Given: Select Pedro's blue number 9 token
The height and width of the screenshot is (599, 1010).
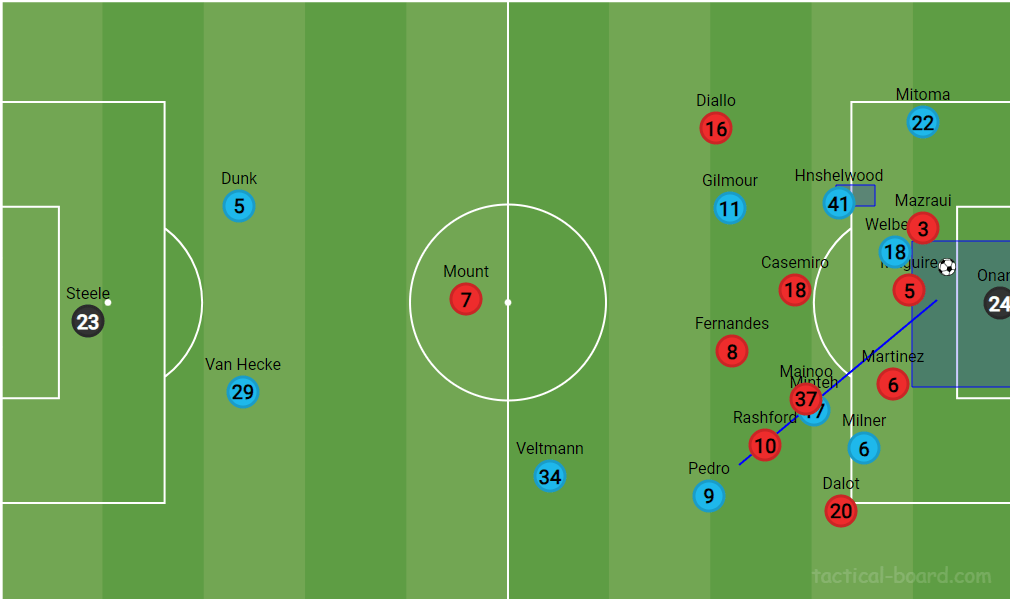Looking at the screenshot, I should click(x=709, y=496).
